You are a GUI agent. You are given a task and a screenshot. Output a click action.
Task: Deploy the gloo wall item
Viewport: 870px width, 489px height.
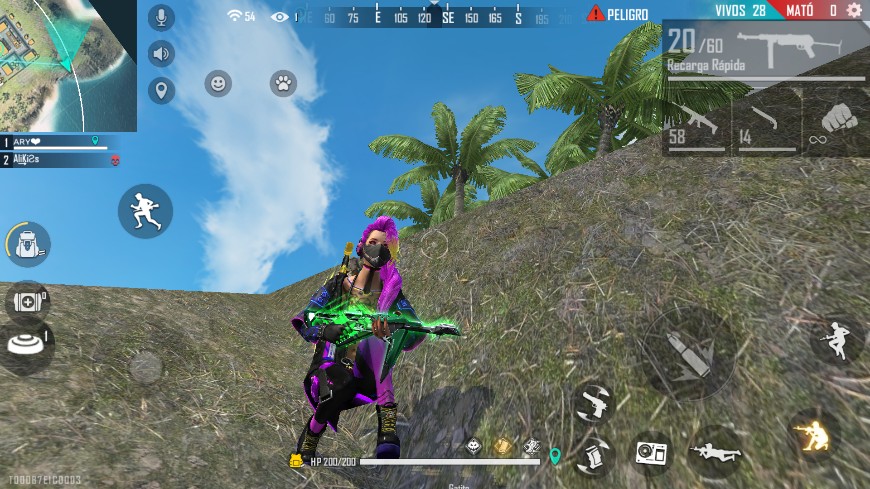pyautogui.click(x=28, y=345)
